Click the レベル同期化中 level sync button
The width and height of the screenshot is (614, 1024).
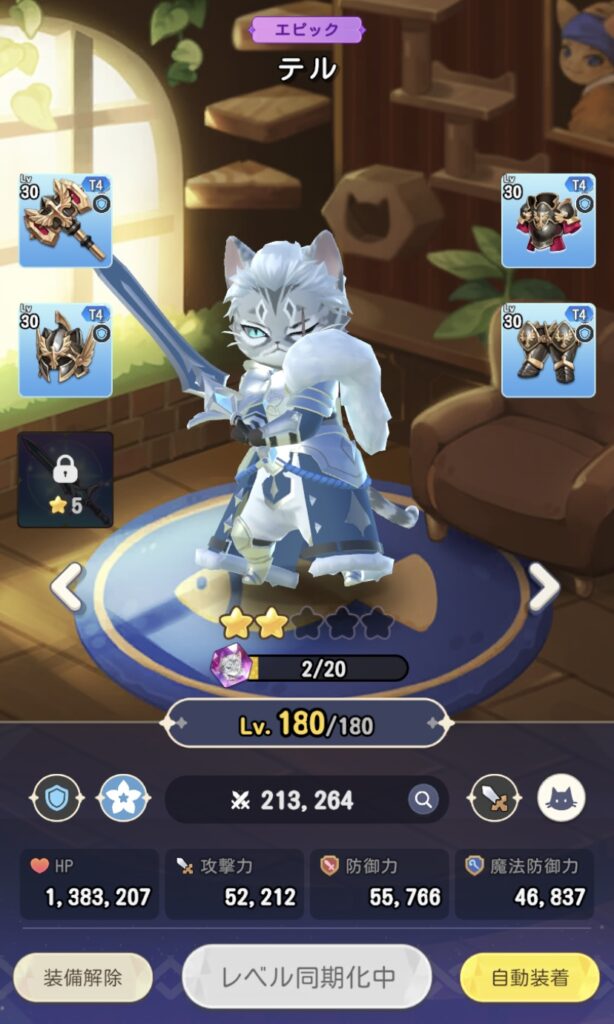[307, 978]
